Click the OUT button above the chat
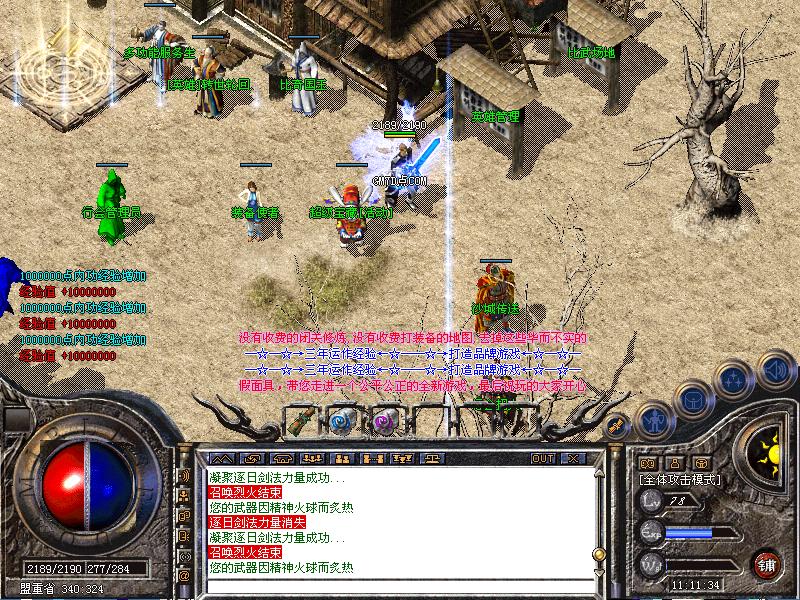Screen dimensions: 800x600 [x=543, y=458]
